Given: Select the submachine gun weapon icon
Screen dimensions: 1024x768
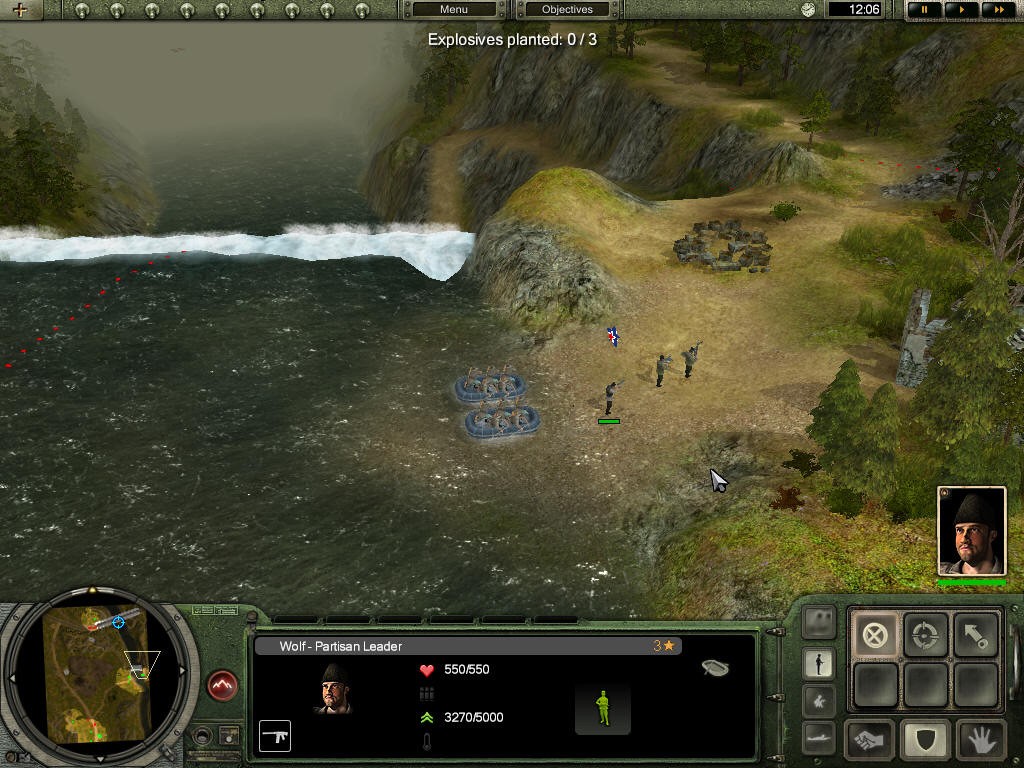Looking at the screenshot, I should (x=275, y=735).
